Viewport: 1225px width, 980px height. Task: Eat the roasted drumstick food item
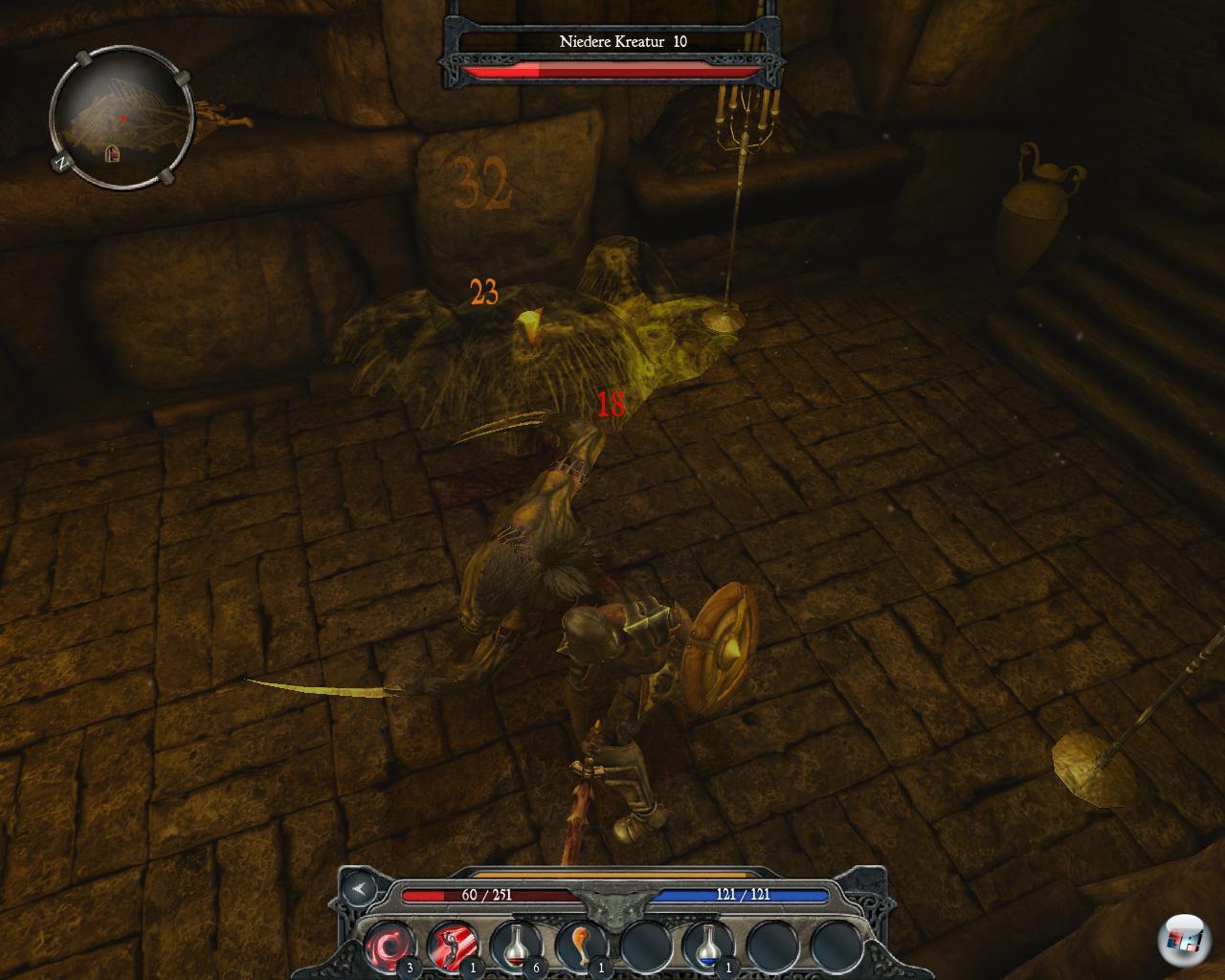click(580, 946)
